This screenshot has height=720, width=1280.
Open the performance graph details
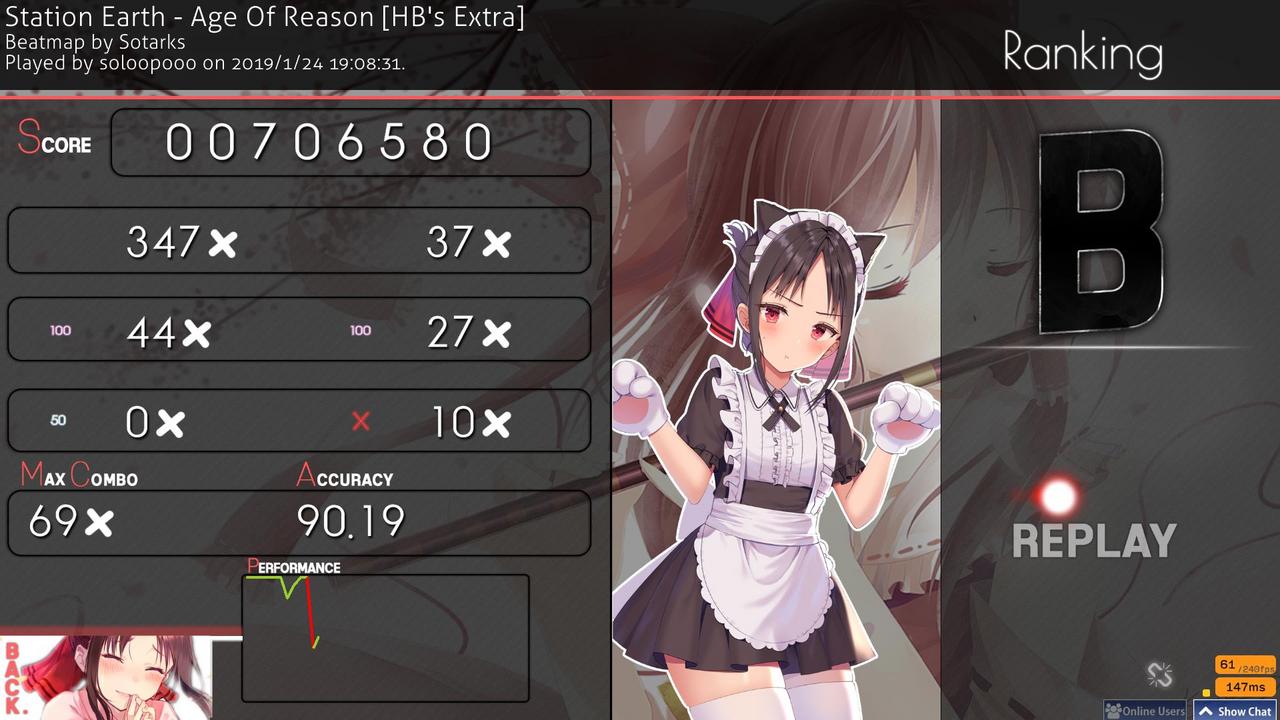point(384,635)
